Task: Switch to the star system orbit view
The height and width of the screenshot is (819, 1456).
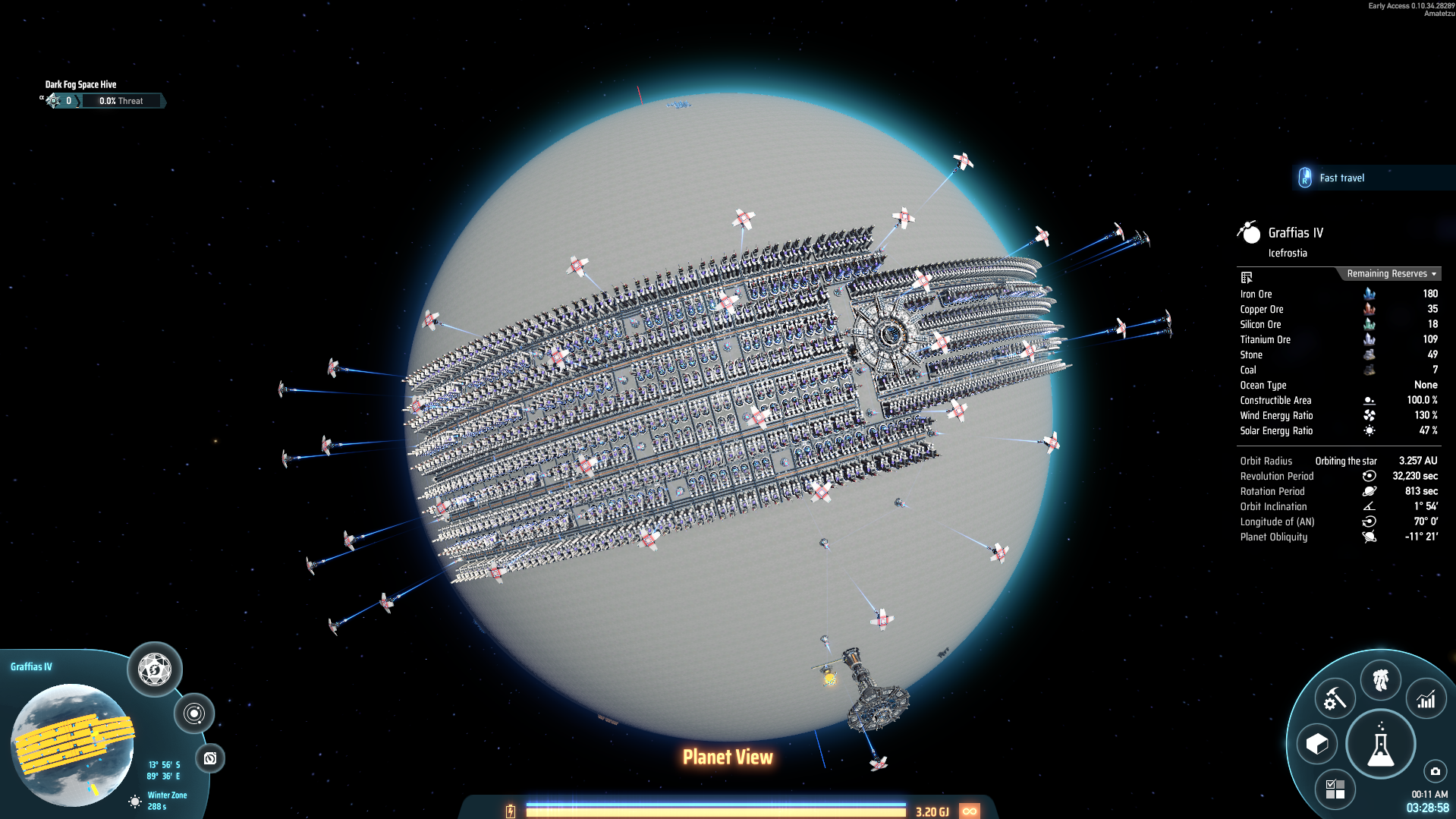Action: coord(194,713)
